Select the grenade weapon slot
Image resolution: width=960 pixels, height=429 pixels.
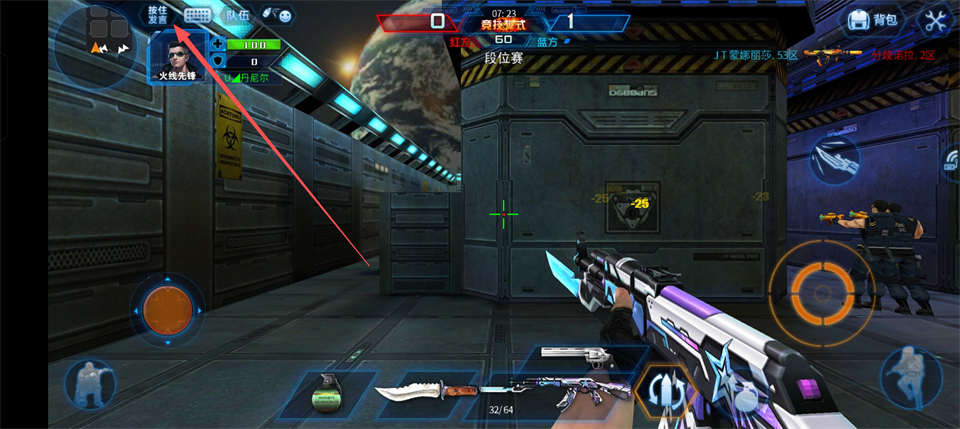[x=326, y=391]
